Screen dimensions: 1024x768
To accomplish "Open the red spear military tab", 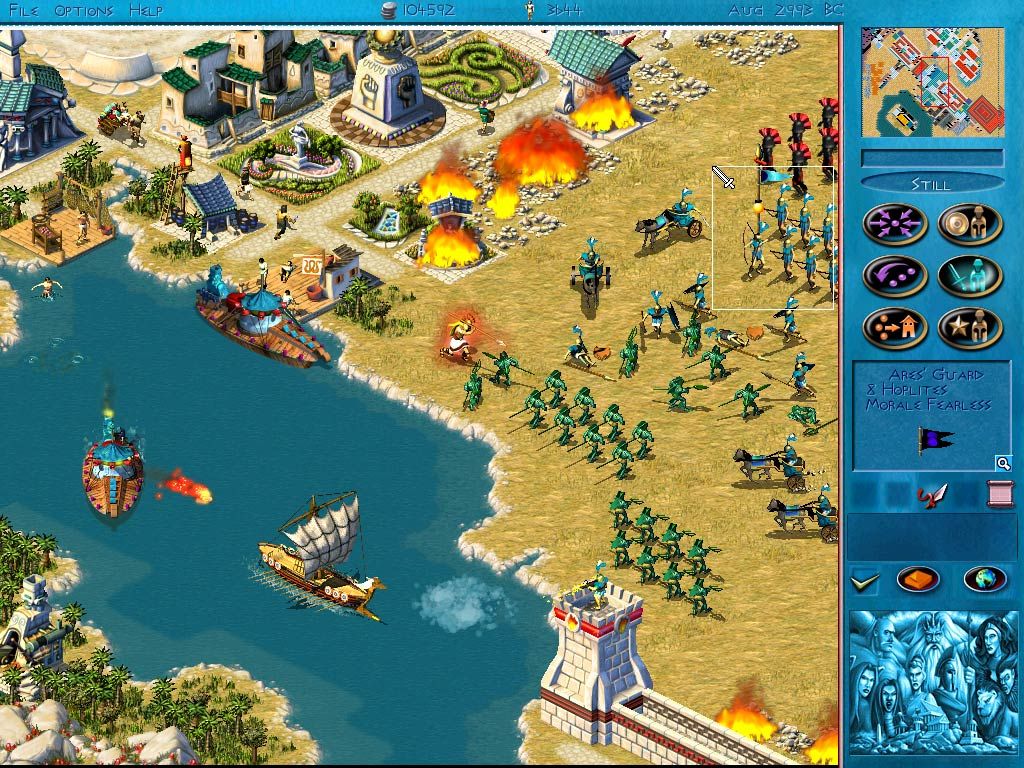I will (x=931, y=494).
